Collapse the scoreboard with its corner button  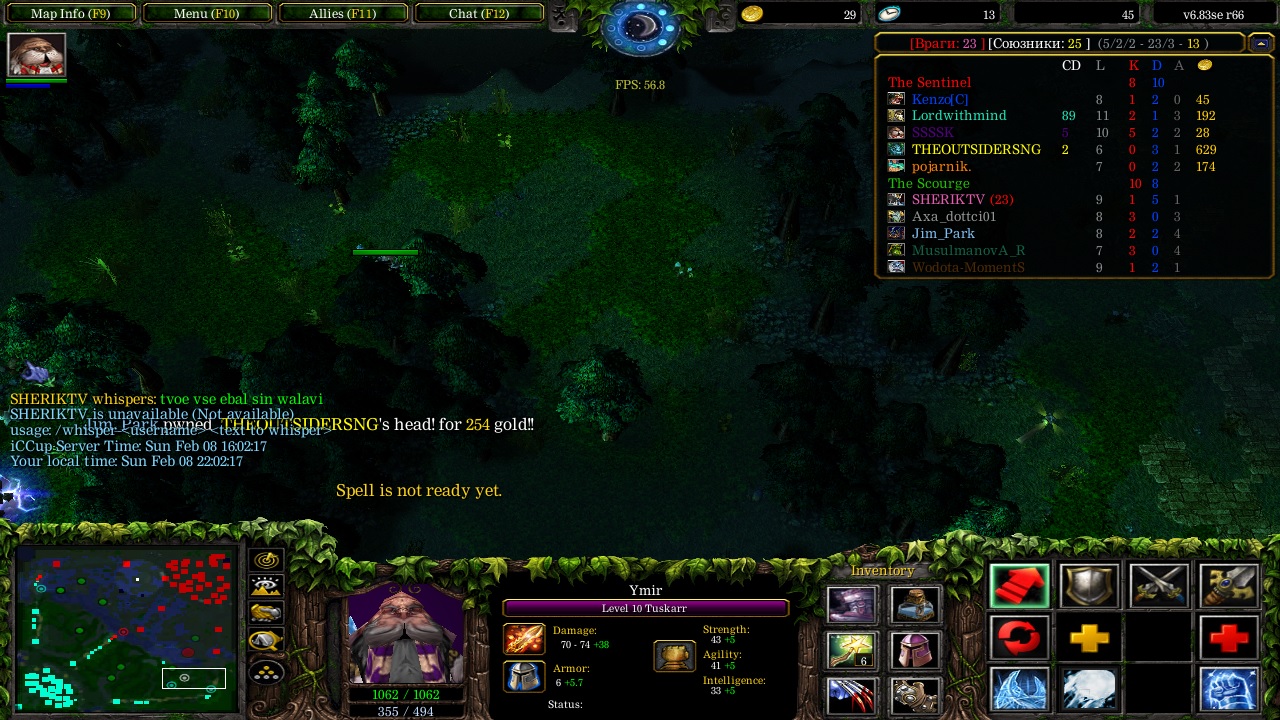point(1260,43)
